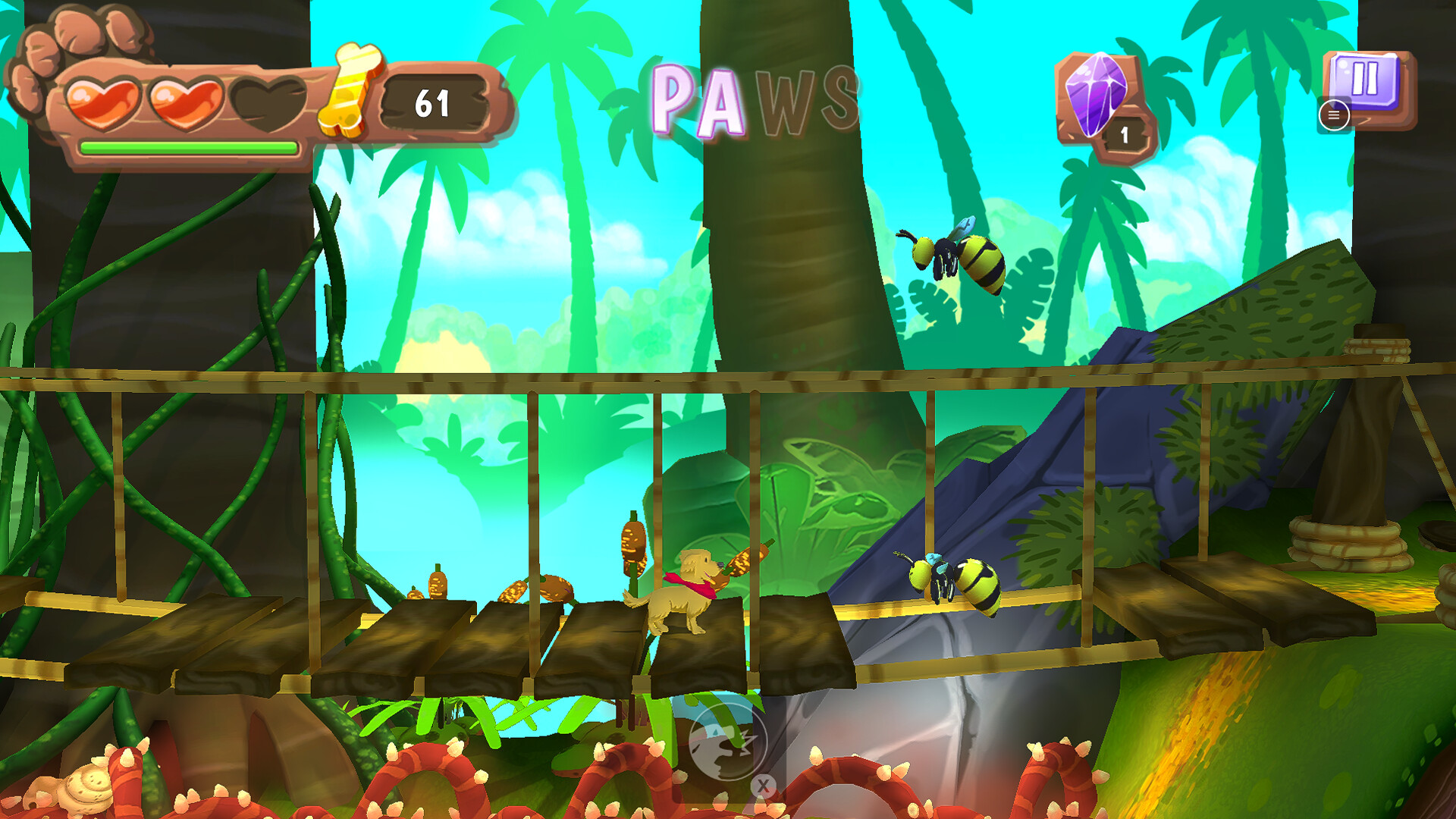
Task: Select the dog character on the bridge
Action: 682,599
